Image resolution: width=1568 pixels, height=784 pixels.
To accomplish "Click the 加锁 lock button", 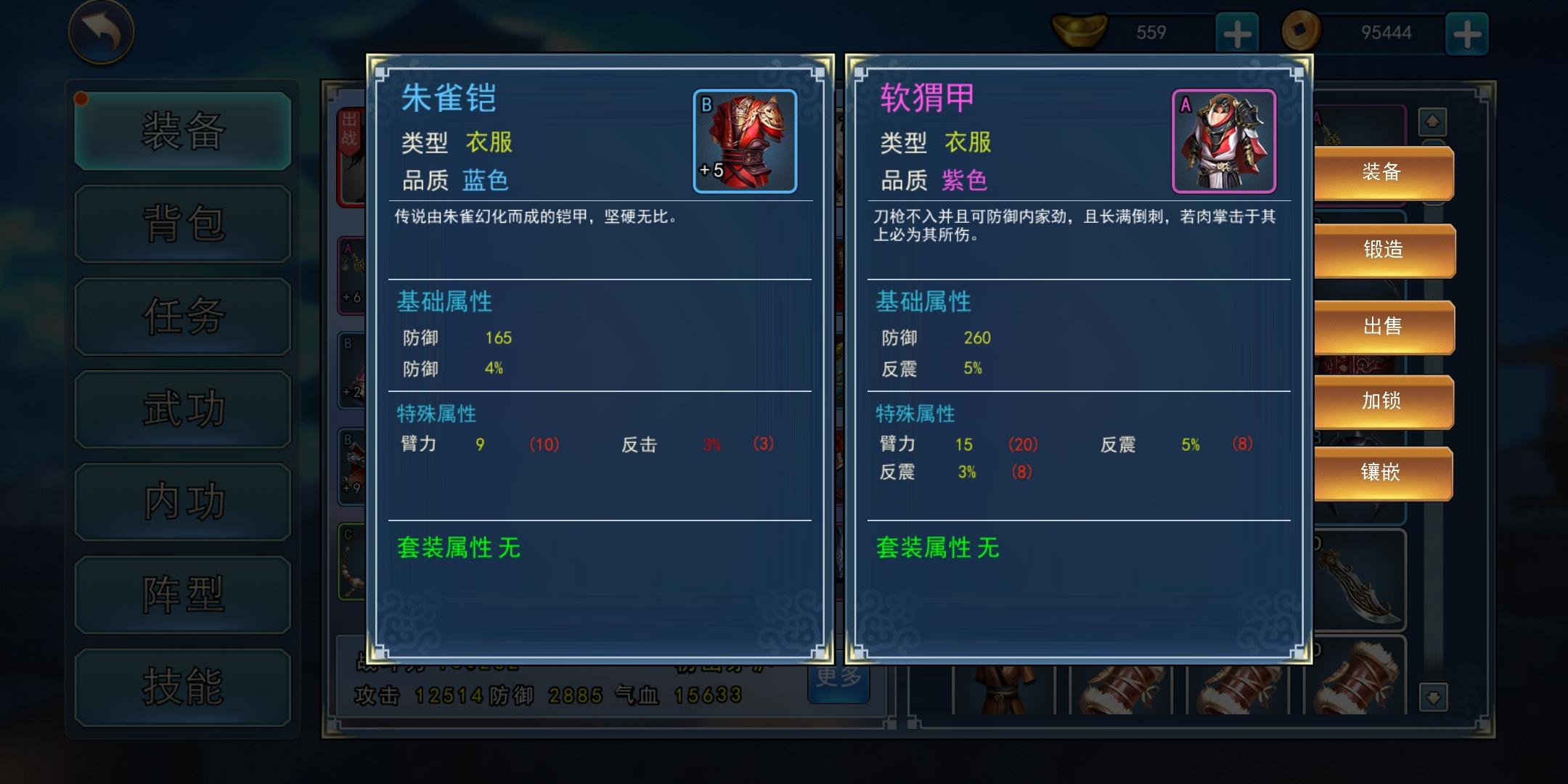I will tap(1383, 400).
